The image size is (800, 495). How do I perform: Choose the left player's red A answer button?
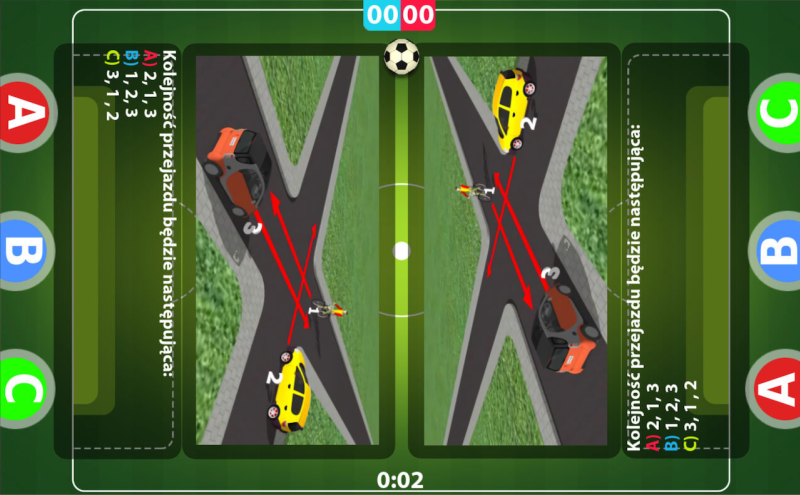[22, 112]
